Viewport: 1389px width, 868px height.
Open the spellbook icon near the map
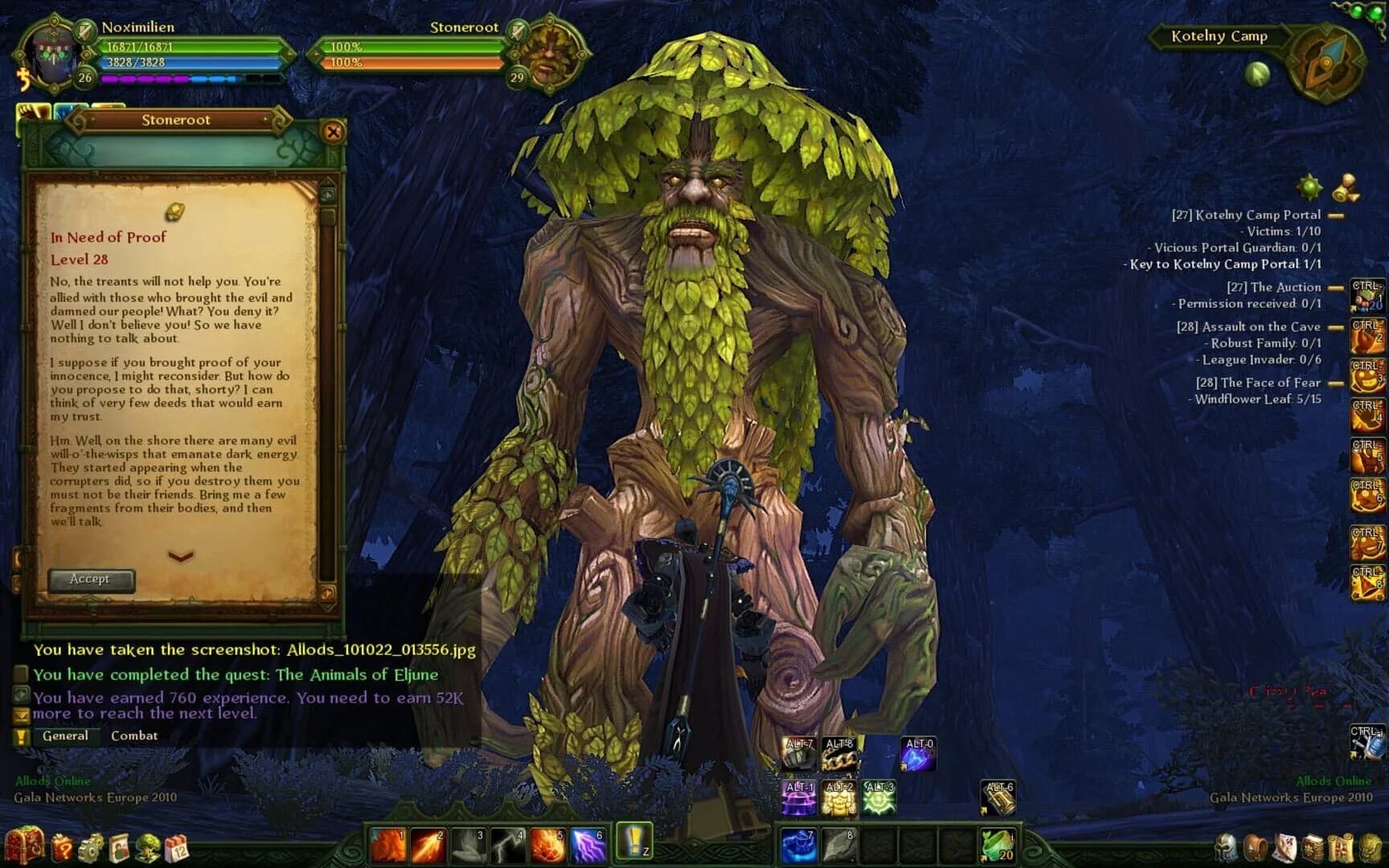click(1314, 848)
